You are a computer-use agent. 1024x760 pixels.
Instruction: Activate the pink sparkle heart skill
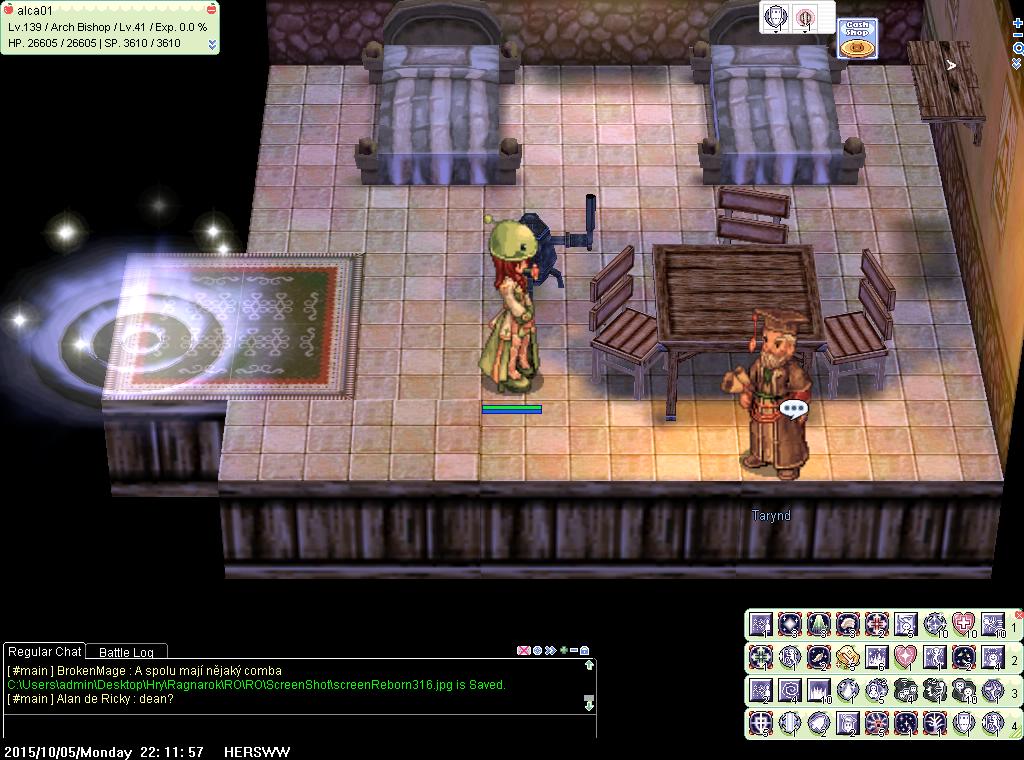906,657
